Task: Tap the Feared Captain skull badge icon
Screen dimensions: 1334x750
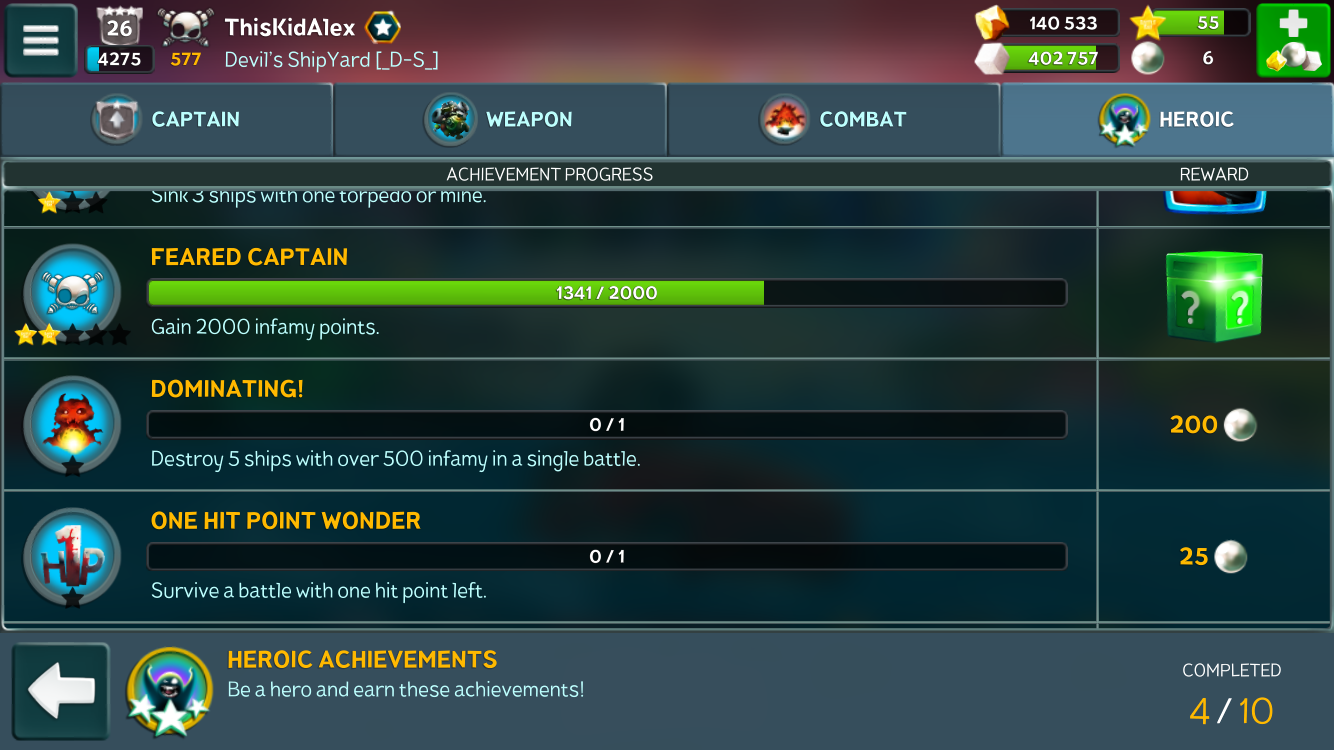Action: click(x=72, y=293)
